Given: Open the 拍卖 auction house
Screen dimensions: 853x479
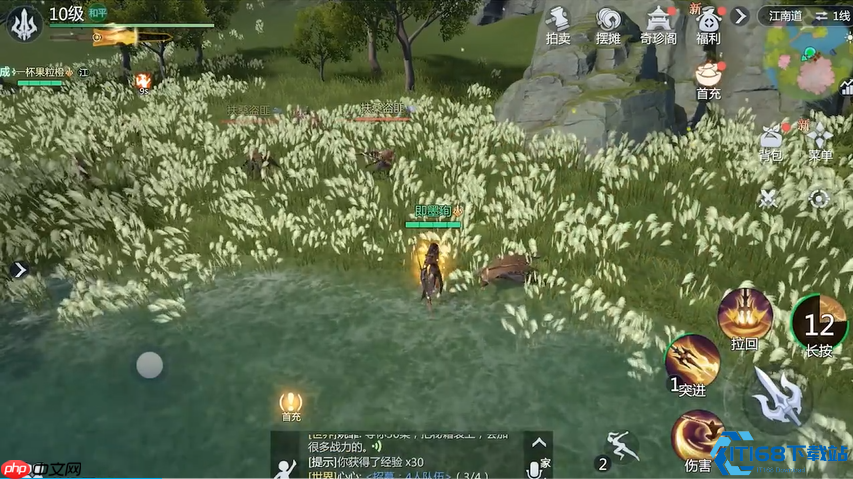Looking at the screenshot, I should click(558, 22).
